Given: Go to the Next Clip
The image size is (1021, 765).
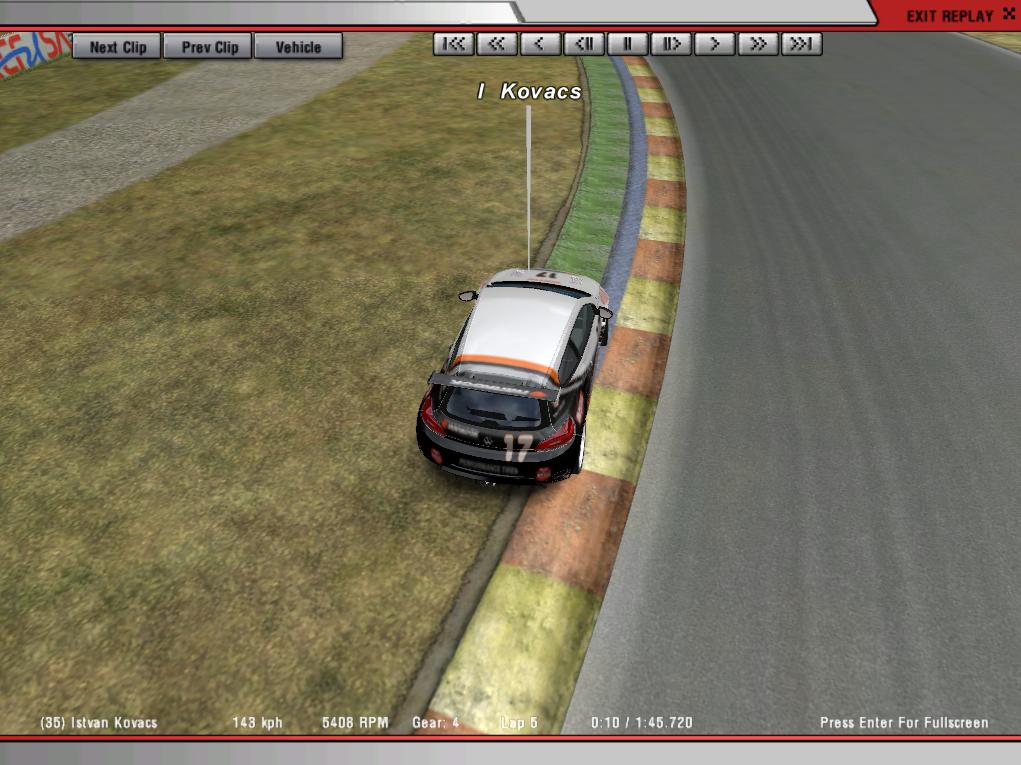Looking at the screenshot, I should tap(117, 47).
